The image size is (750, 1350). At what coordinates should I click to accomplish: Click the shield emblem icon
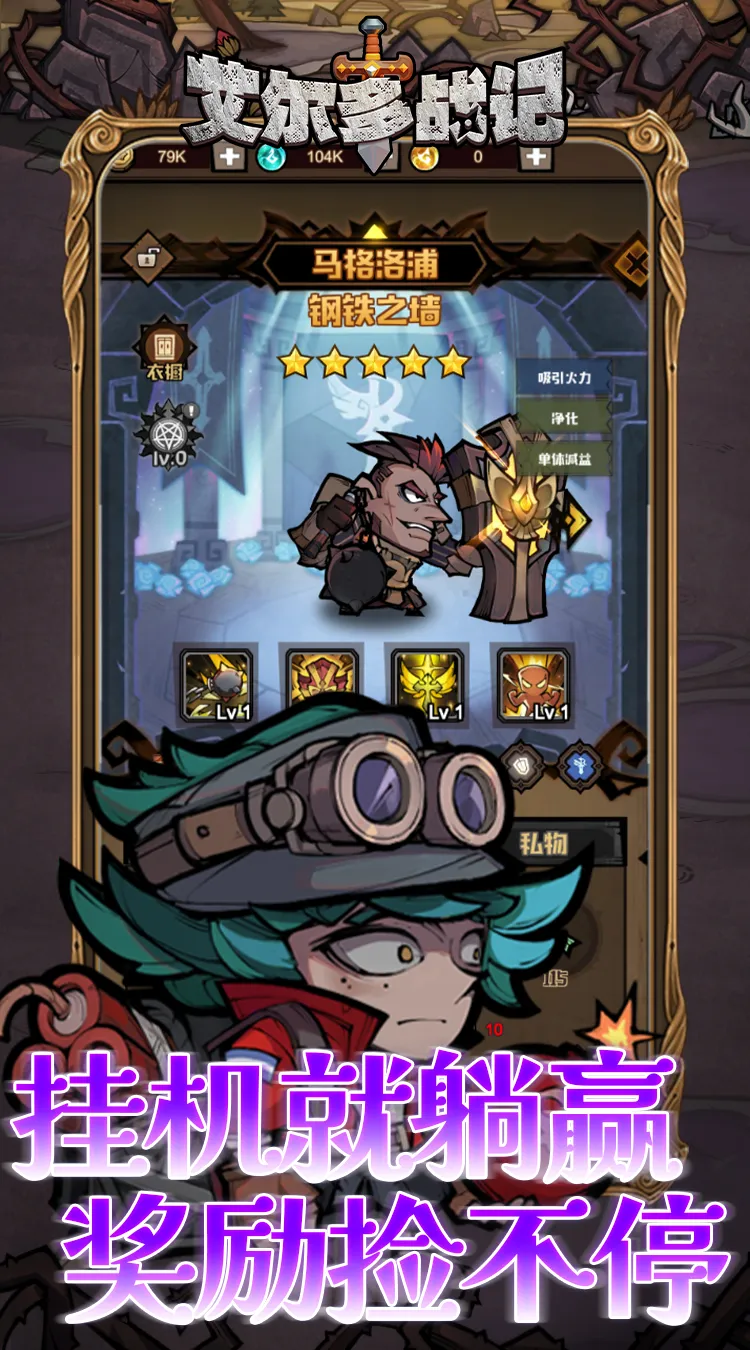point(523,764)
